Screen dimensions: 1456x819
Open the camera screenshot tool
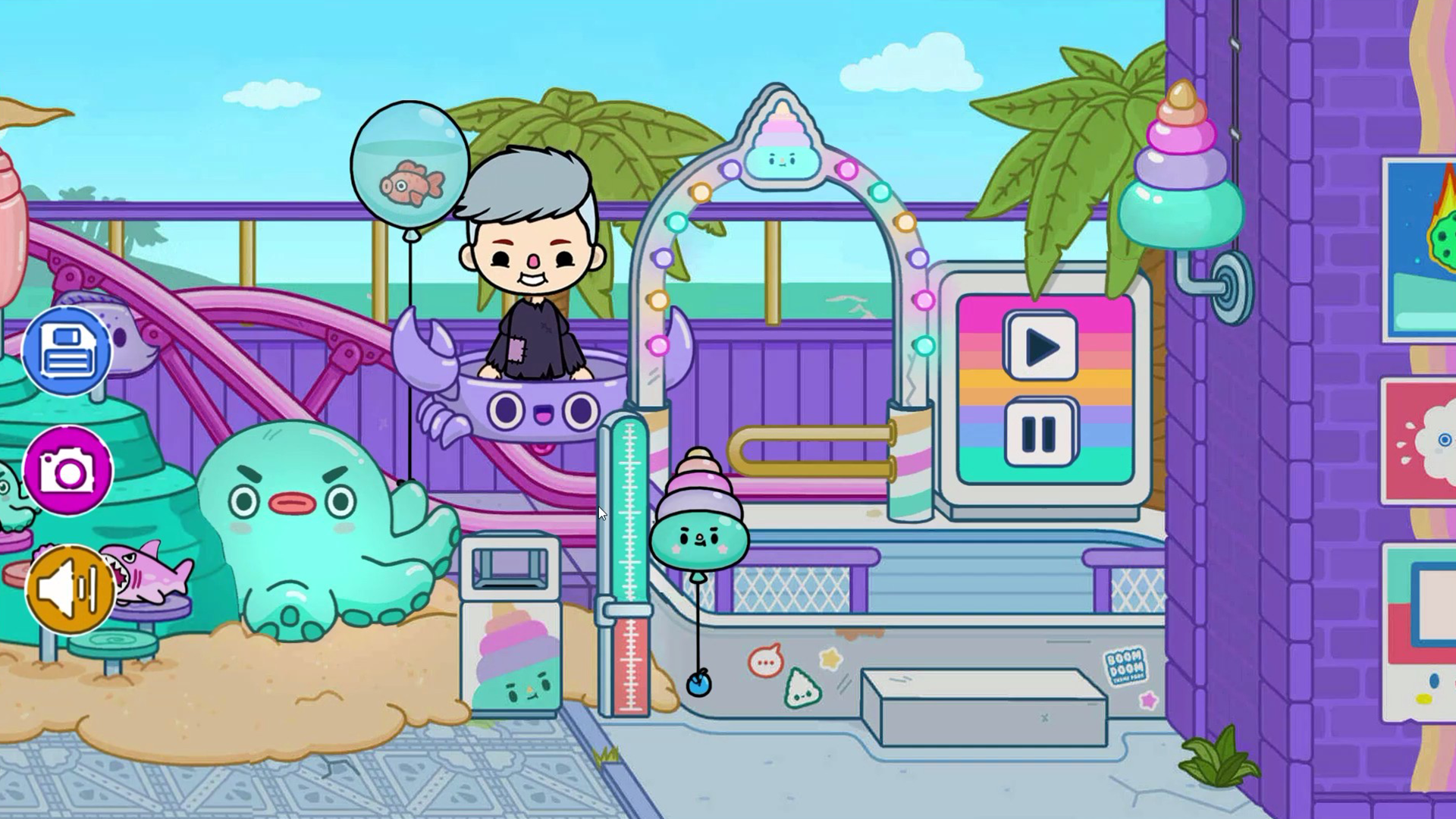[x=68, y=472]
